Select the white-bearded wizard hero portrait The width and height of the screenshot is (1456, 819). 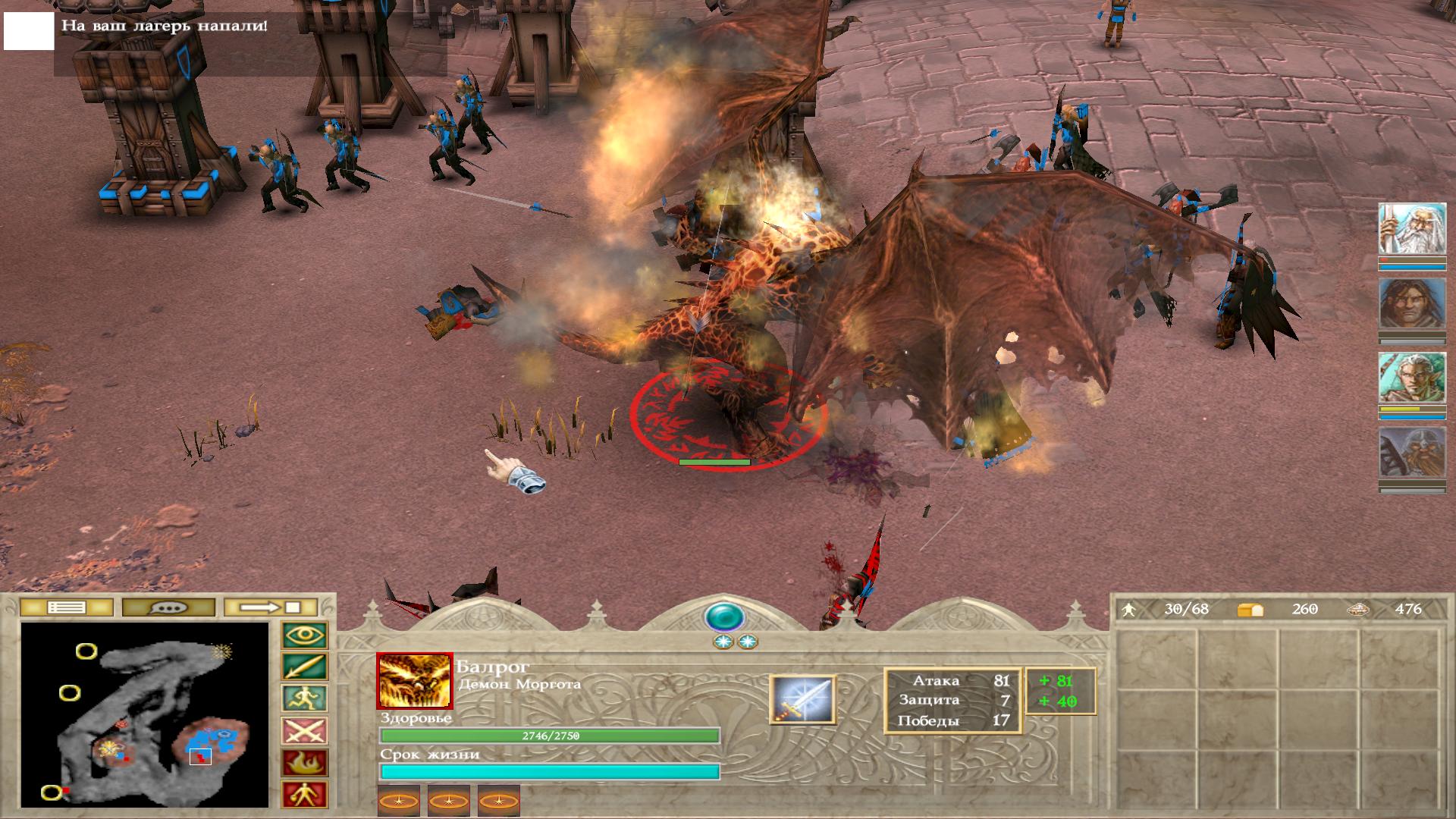pos(1412,229)
